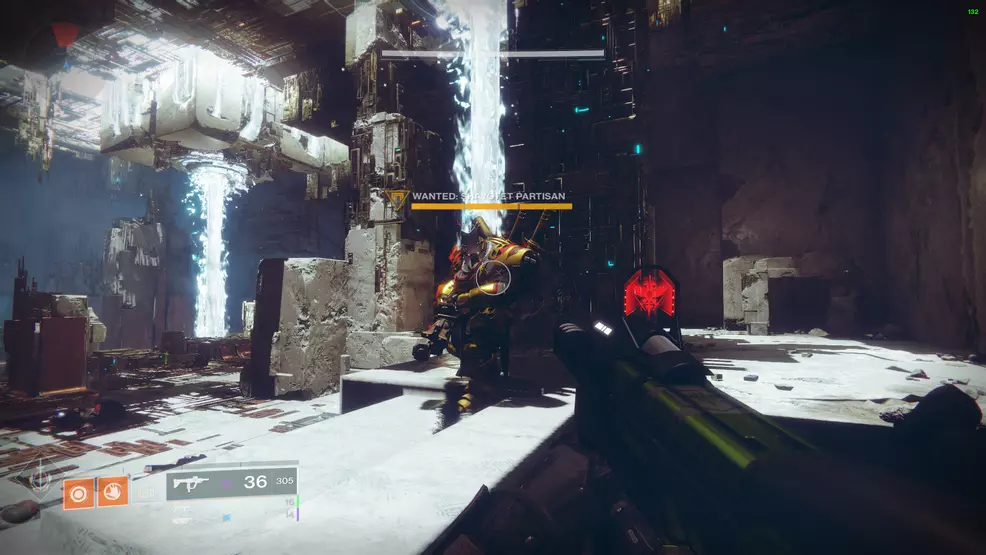
Task: Activate the orange melee hand ability icon
Action: 112,491
